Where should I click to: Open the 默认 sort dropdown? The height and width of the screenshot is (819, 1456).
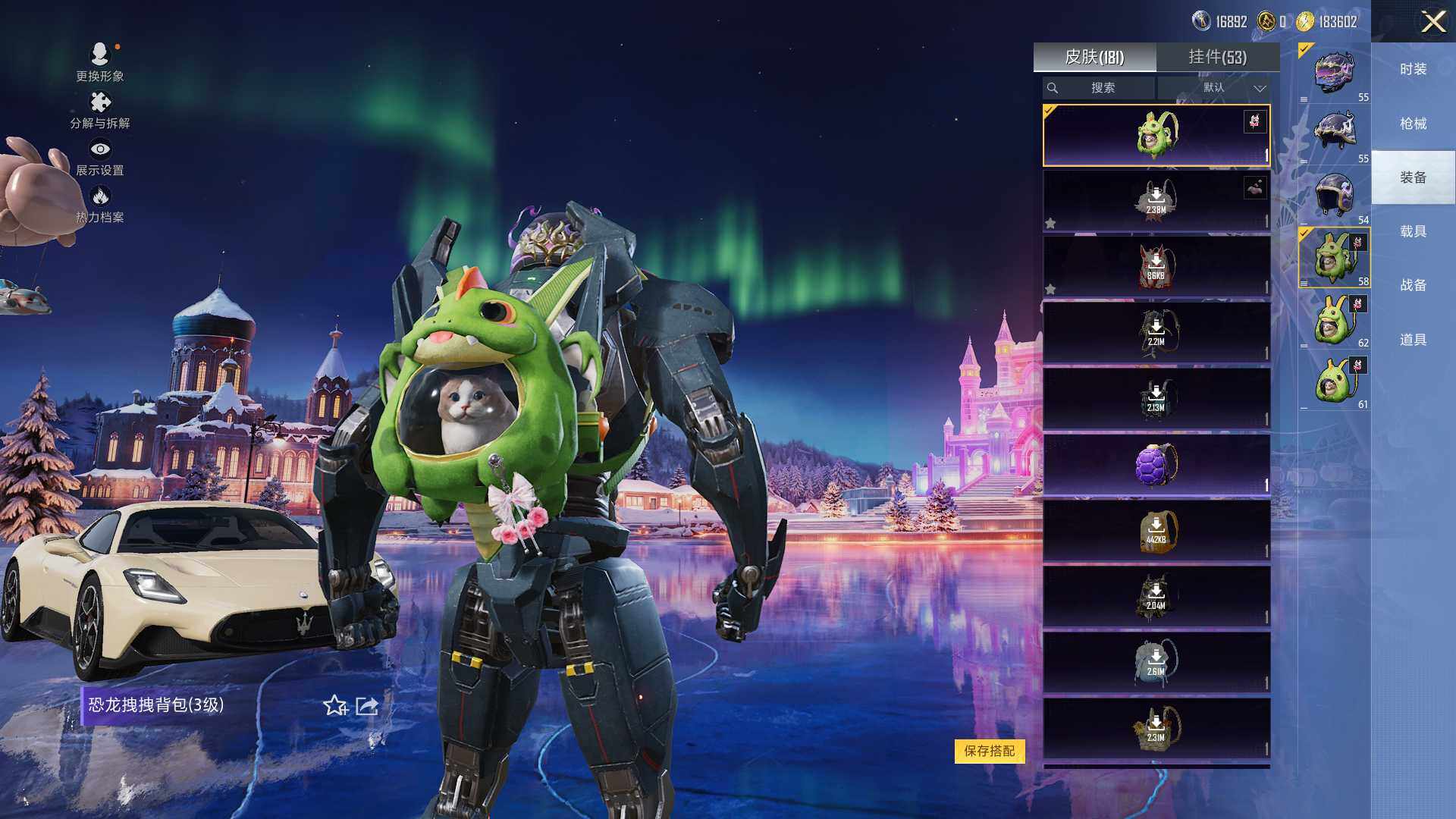click(1214, 88)
